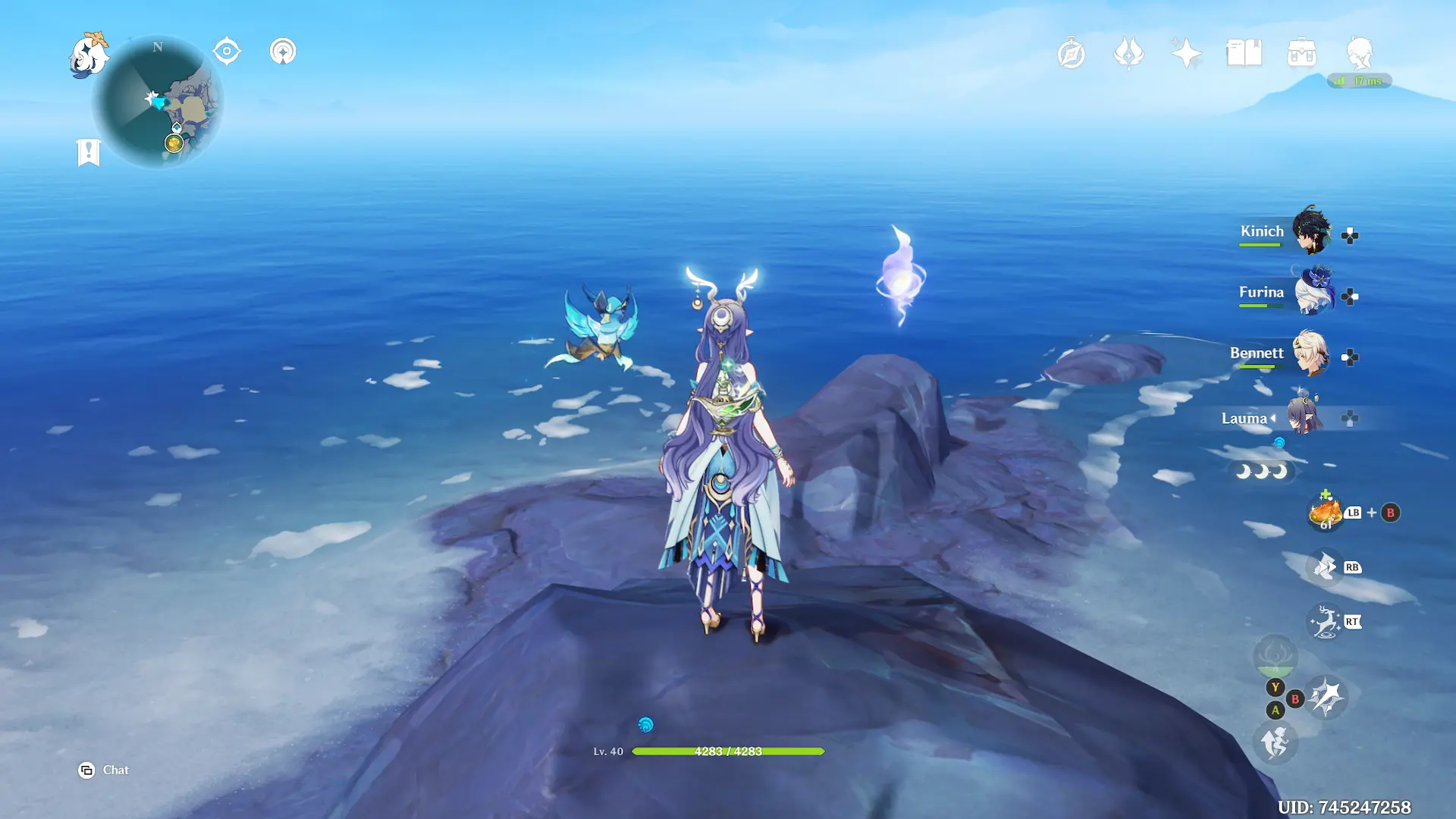Open the battle pass emblem icon
The image size is (1456, 819).
(x=1128, y=53)
